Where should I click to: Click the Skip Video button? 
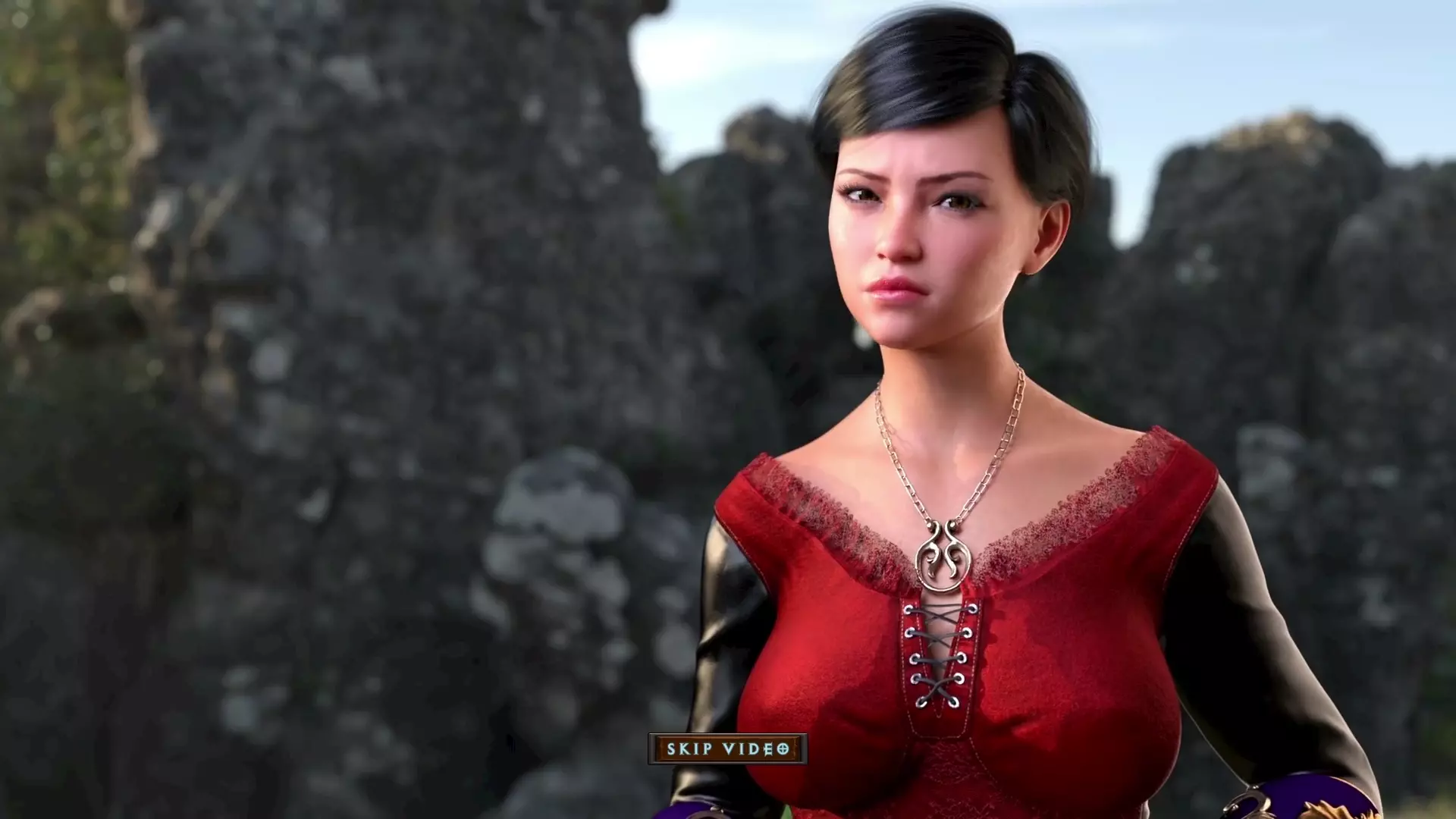[727, 749]
